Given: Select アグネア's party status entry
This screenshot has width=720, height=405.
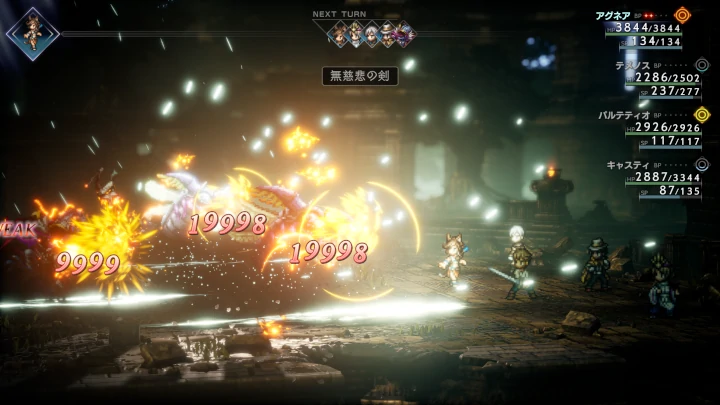Looking at the screenshot, I should (x=648, y=28).
